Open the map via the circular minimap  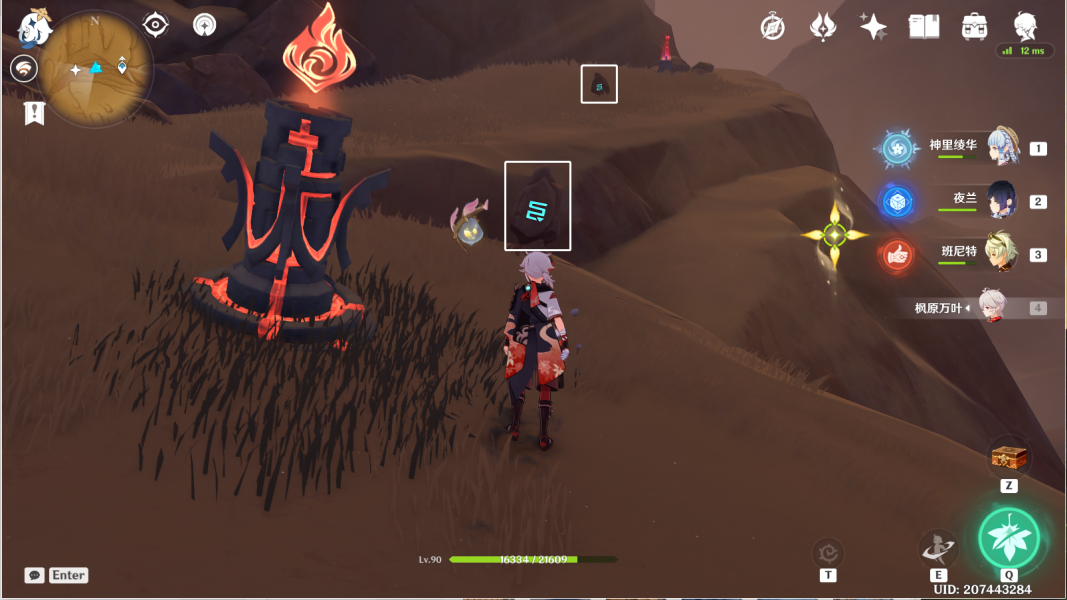click(x=96, y=69)
